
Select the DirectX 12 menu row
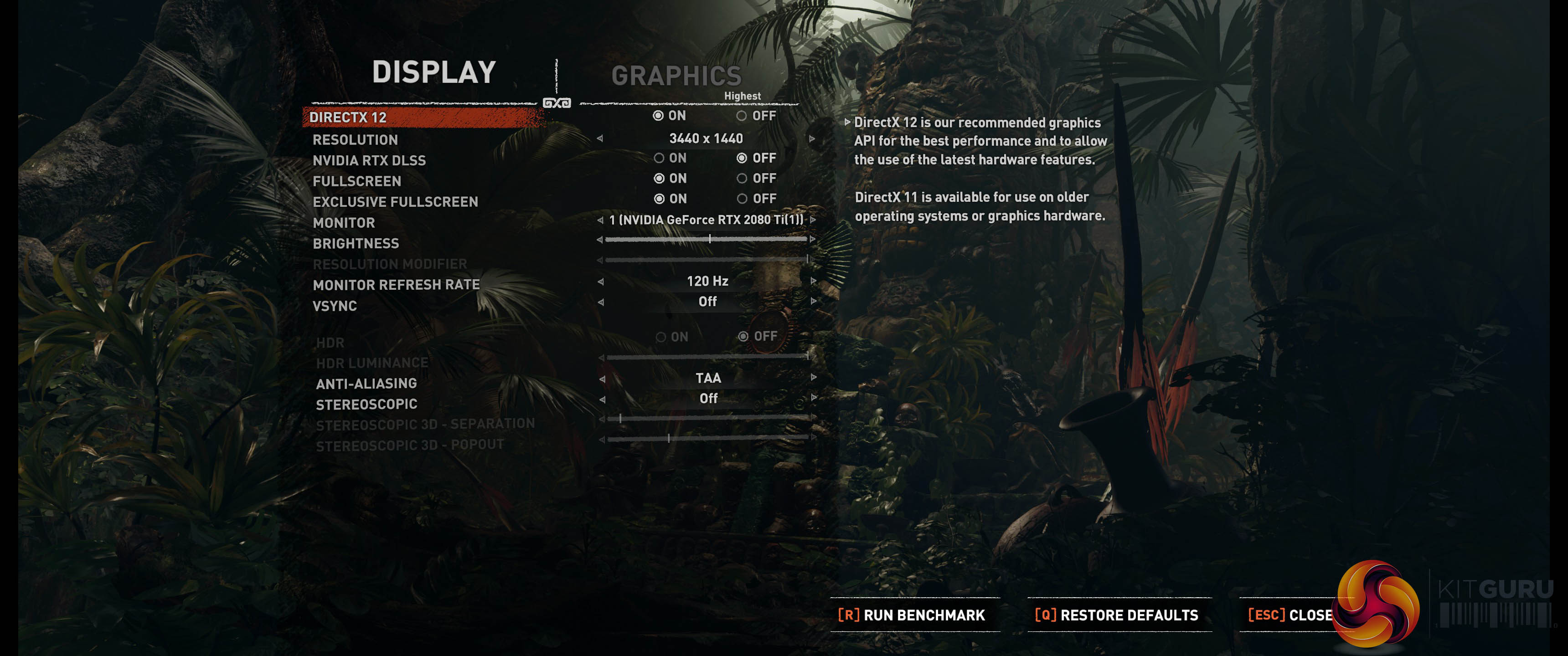pos(348,118)
